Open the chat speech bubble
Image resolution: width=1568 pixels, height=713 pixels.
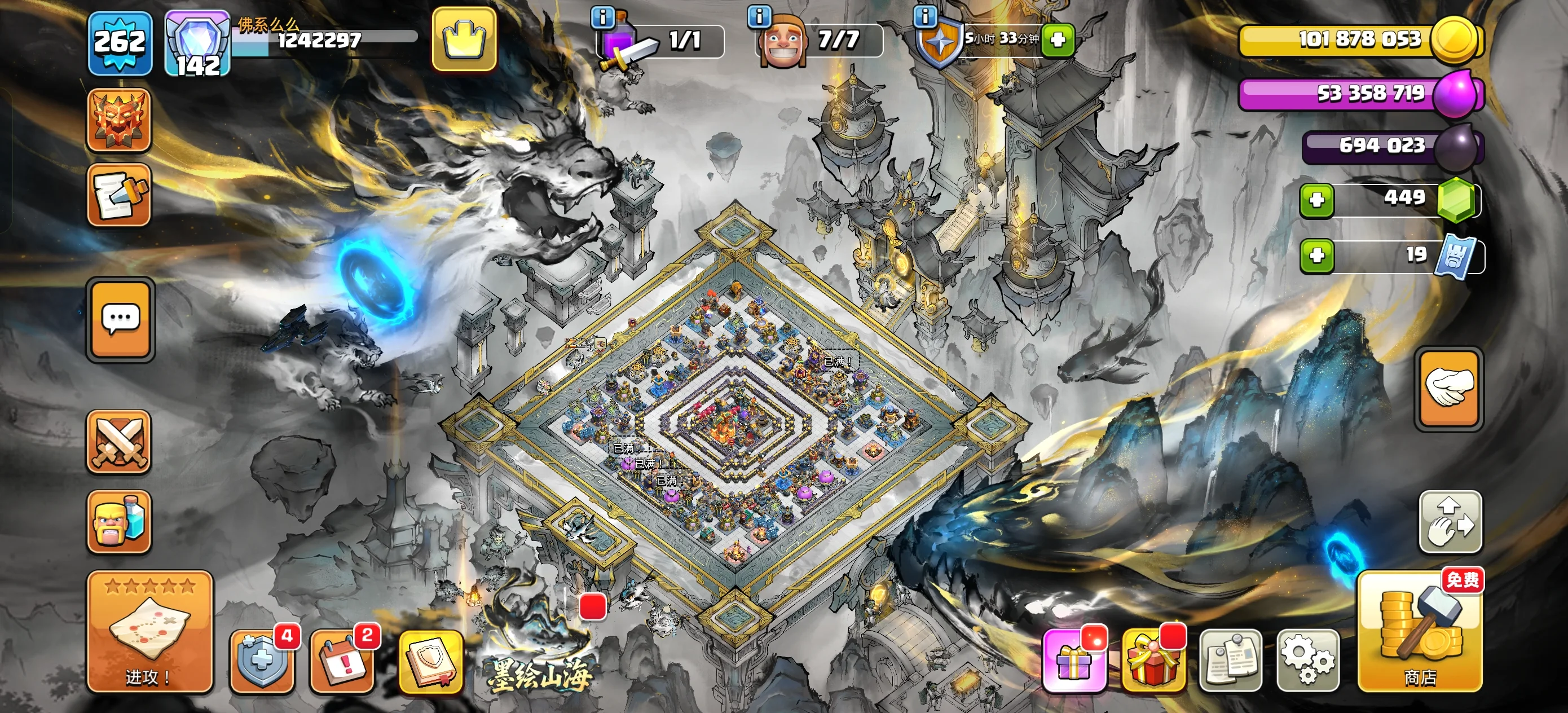pos(121,319)
